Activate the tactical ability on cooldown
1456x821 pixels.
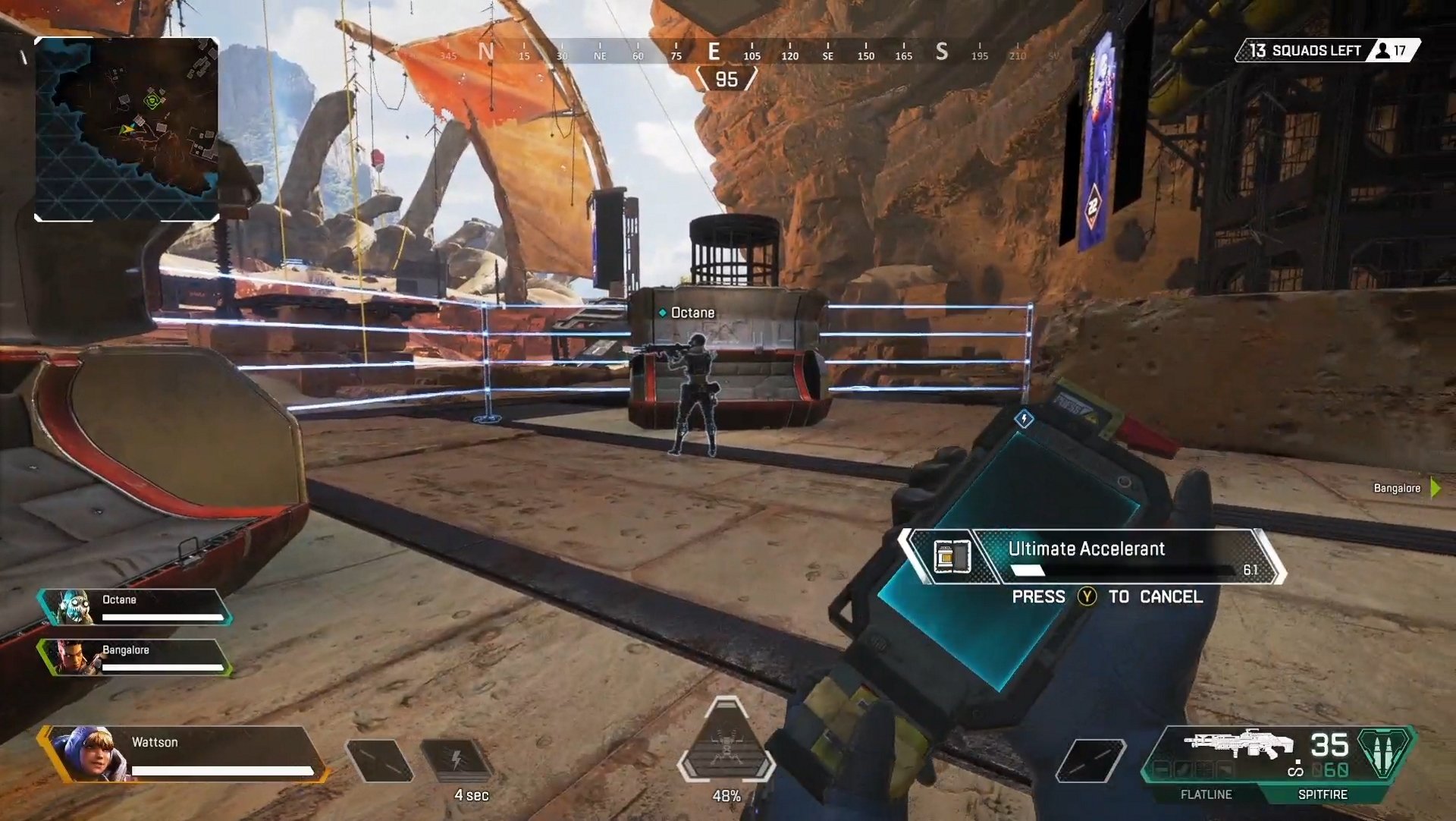(457, 760)
